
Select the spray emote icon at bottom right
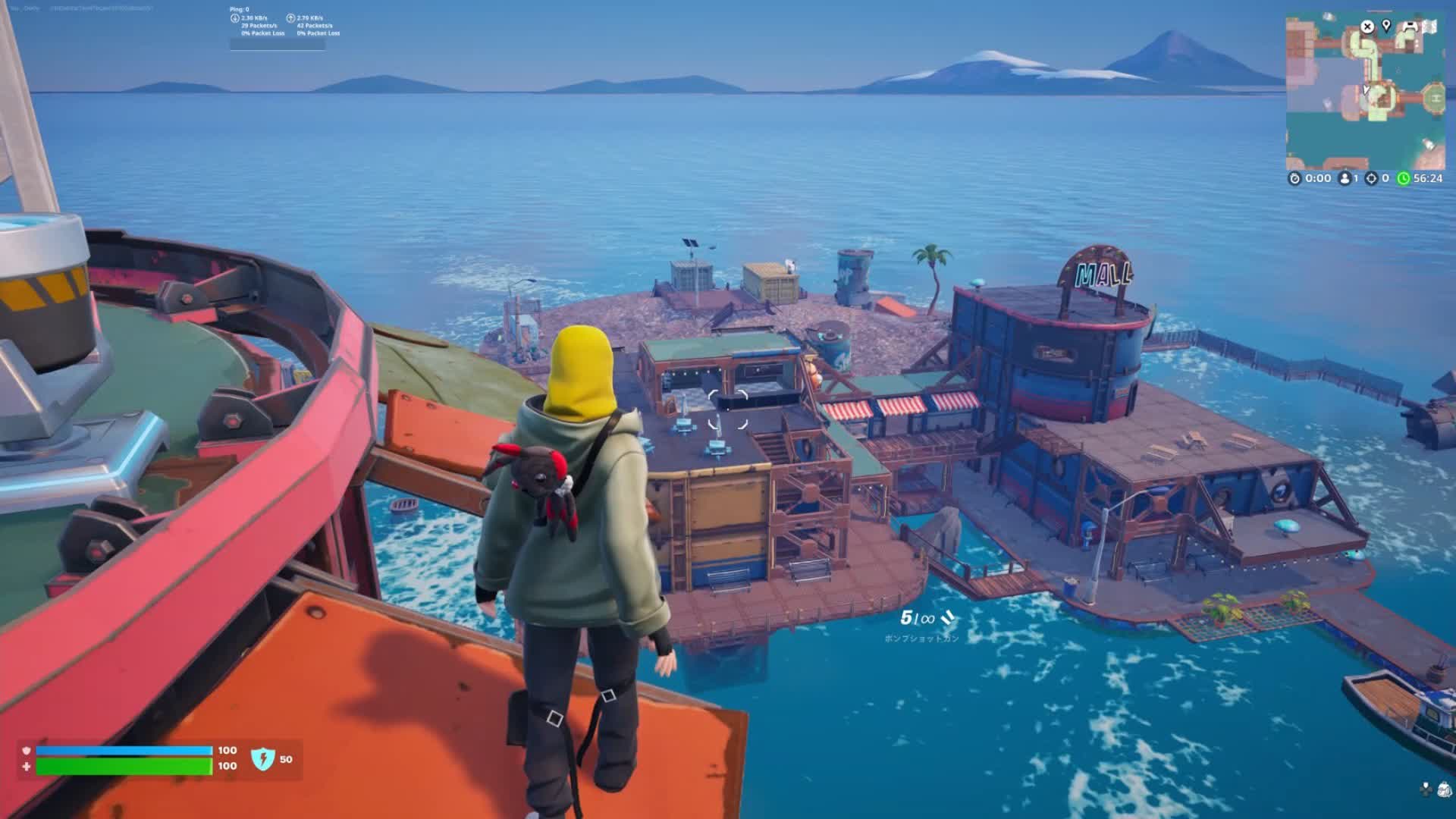1426,789
